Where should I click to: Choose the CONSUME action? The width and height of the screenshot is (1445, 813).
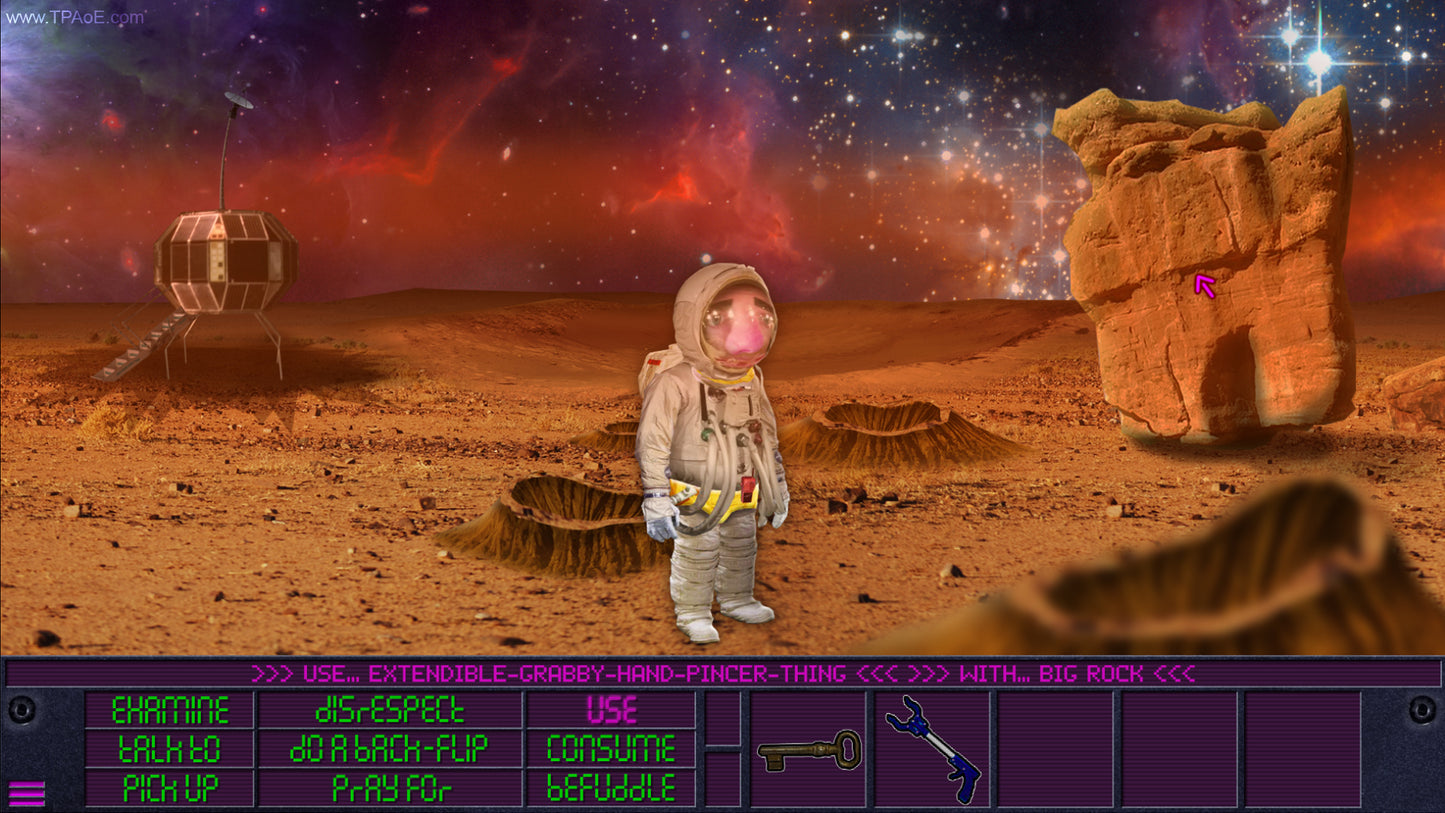coord(611,748)
